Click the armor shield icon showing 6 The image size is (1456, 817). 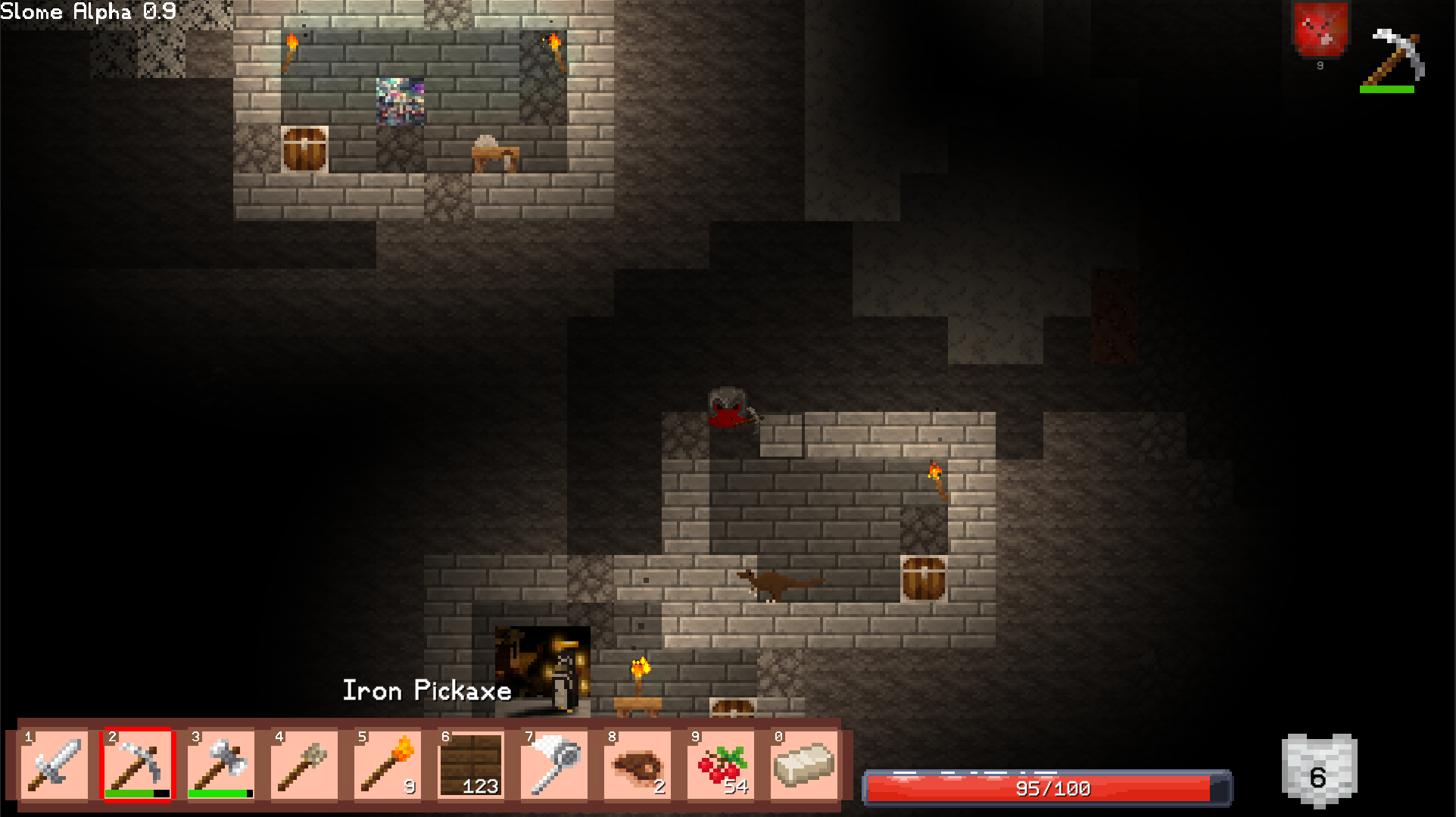(1318, 771)
